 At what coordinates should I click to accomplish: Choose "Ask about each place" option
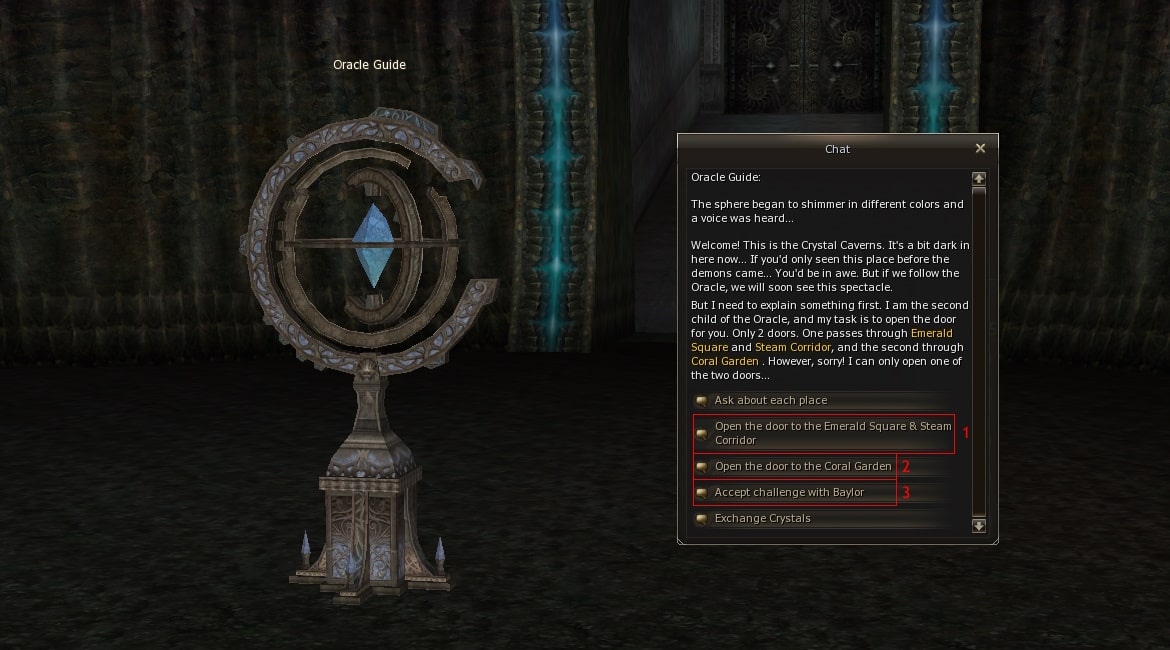(770, 400)
